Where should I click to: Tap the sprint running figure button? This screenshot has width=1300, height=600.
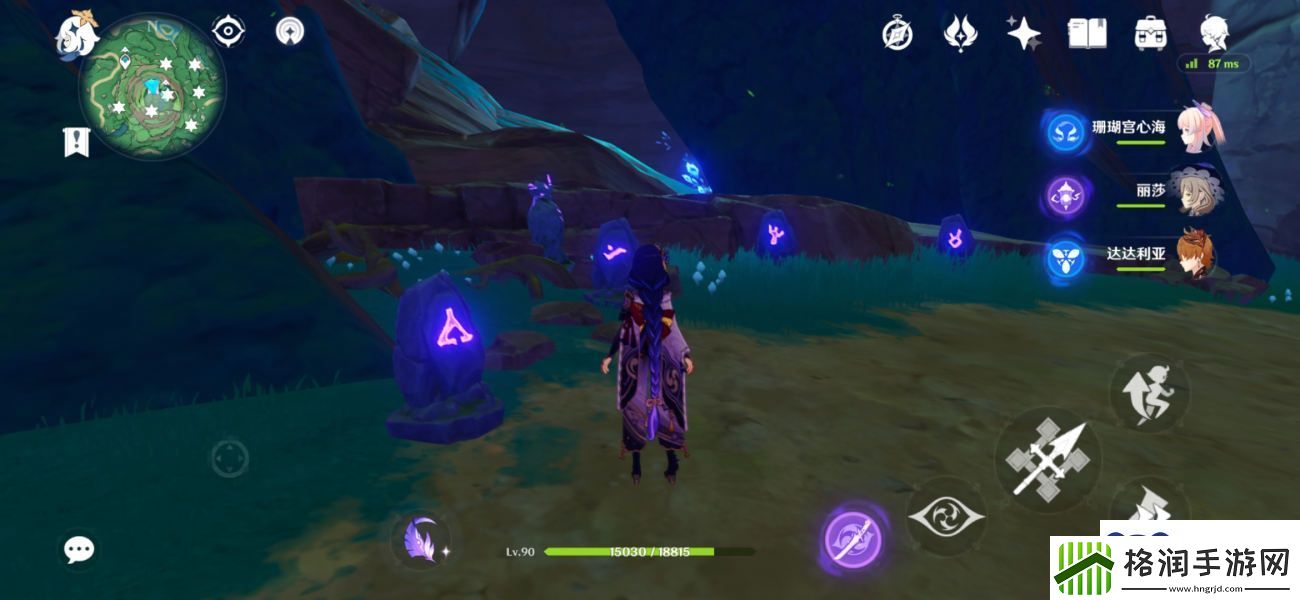pyautogui.click(x=1149, y=392)
